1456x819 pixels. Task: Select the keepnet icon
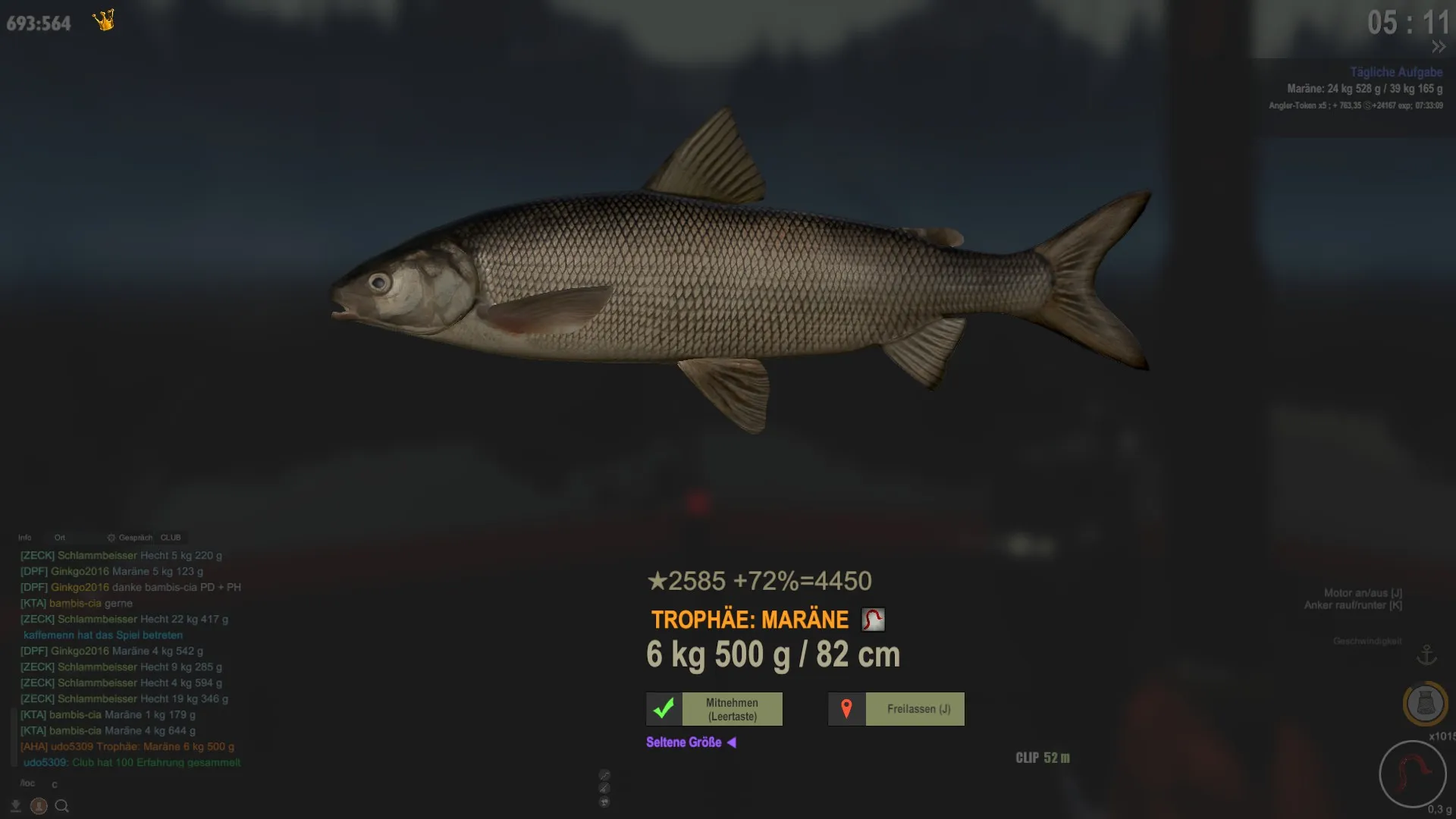tap(1425, 704)
